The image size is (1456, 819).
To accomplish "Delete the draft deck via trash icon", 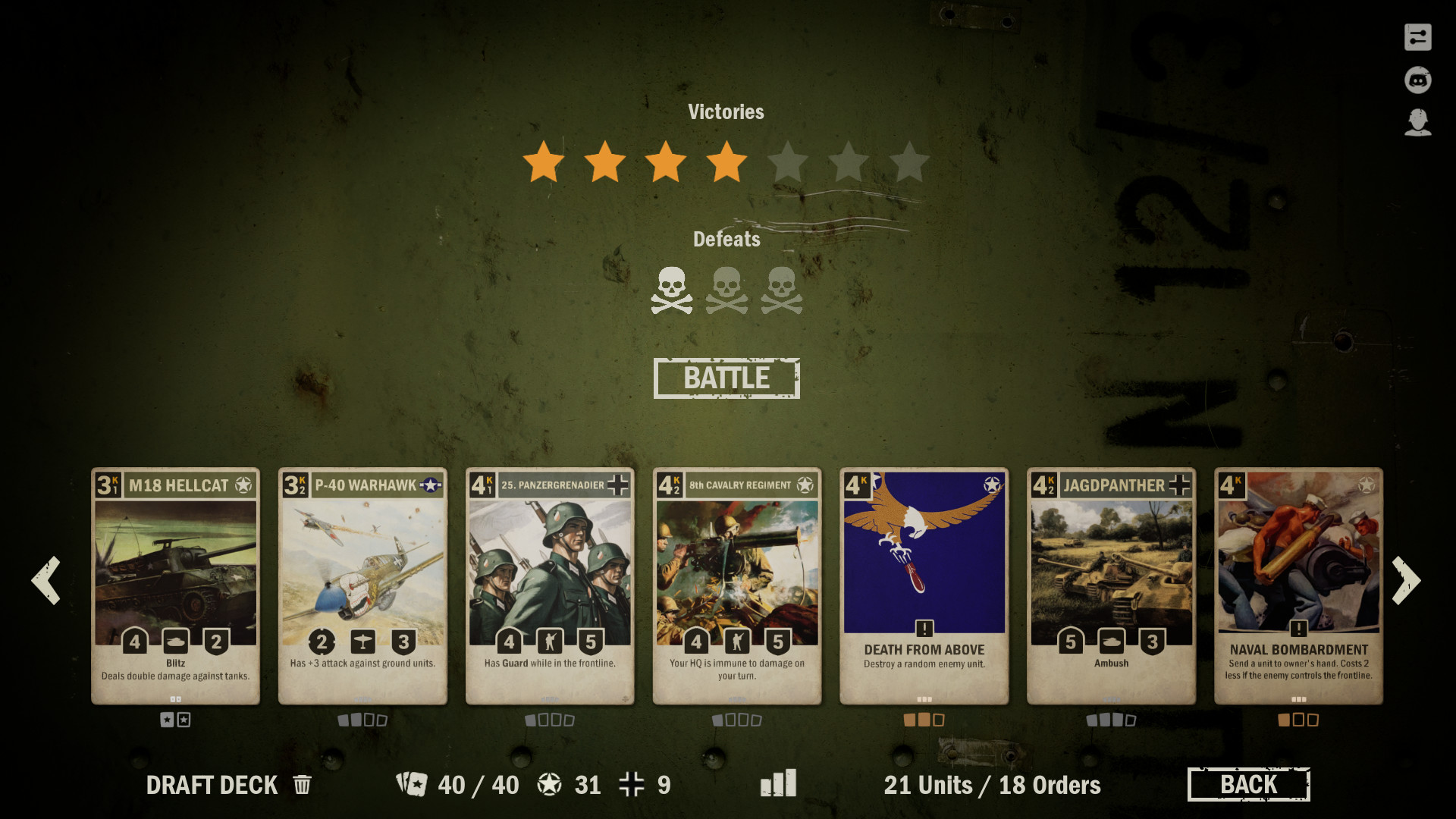I will tap(300, 785).
